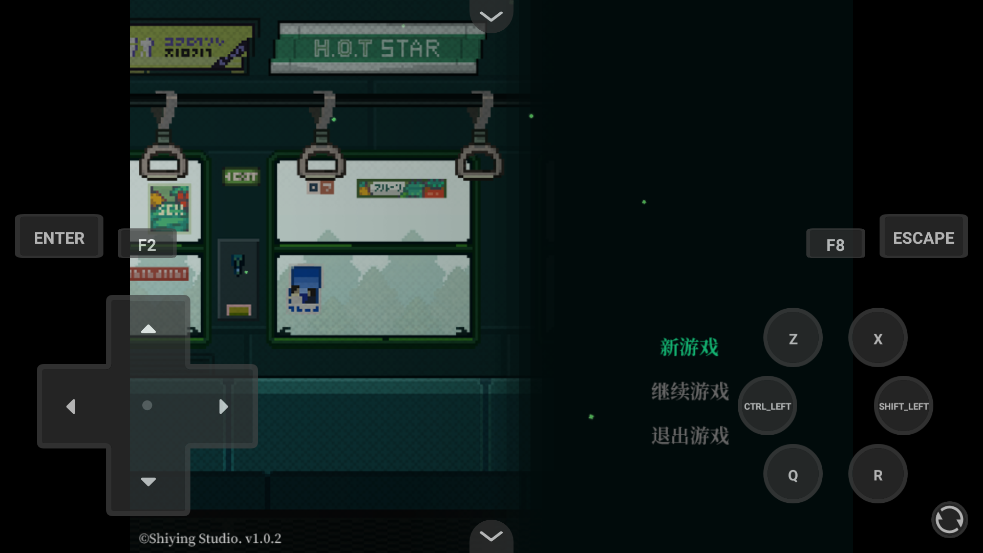Tap the round Z button

(793, 338)
